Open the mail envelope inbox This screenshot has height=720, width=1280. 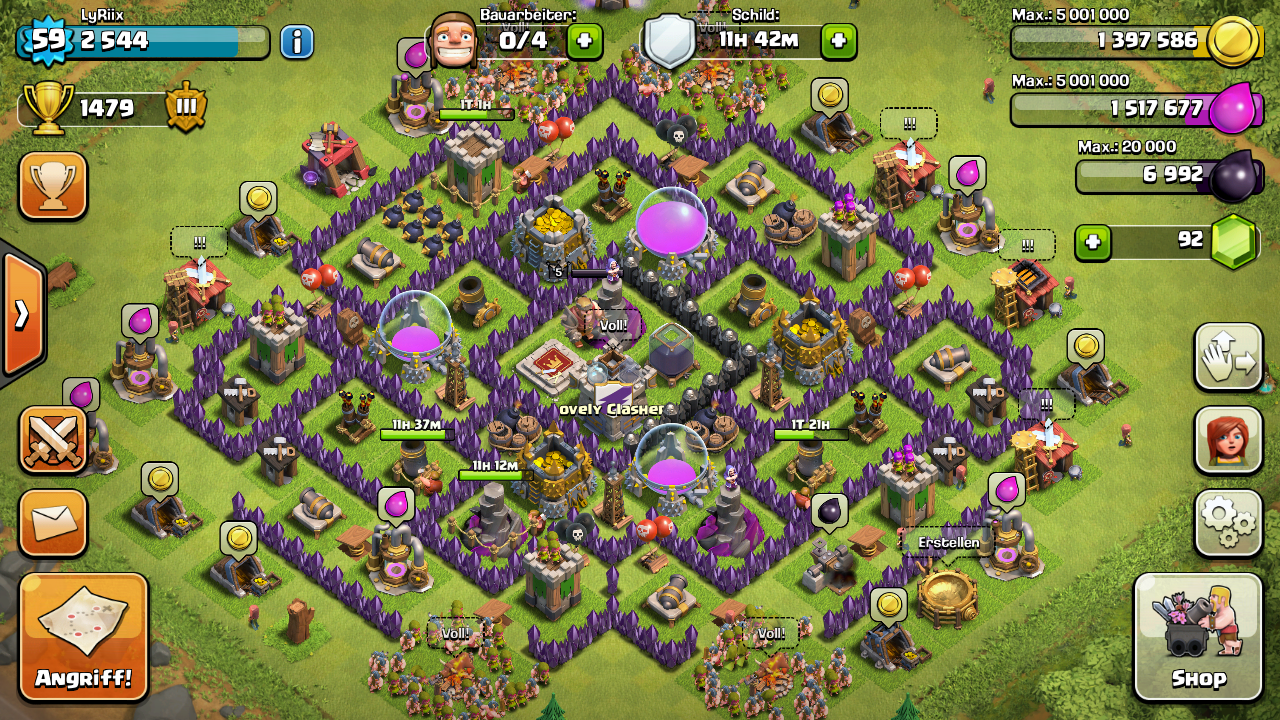coord(53,522)
